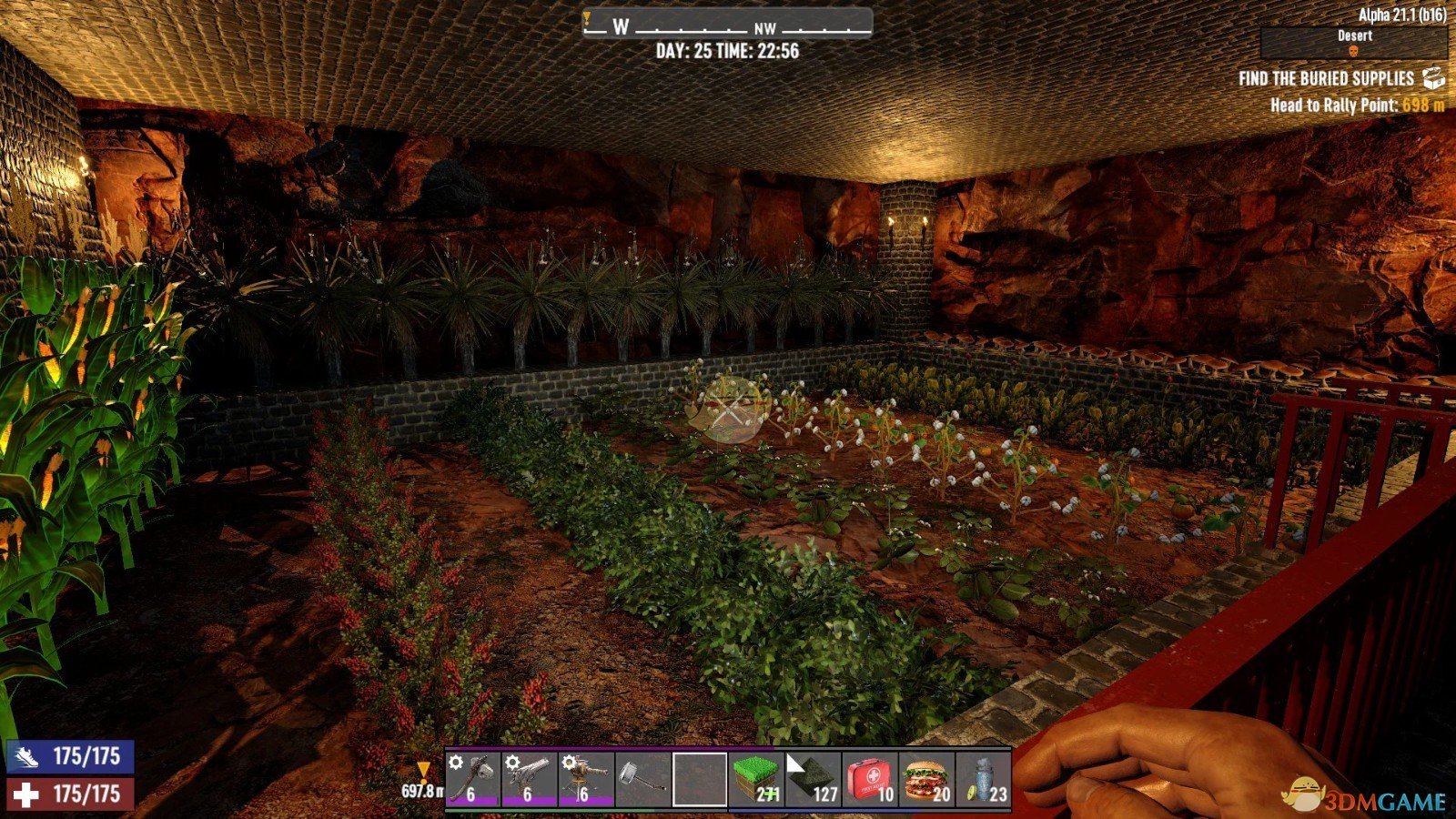
Task: Equip the pistol from the hotbar
Action: (x=530, y=778)
